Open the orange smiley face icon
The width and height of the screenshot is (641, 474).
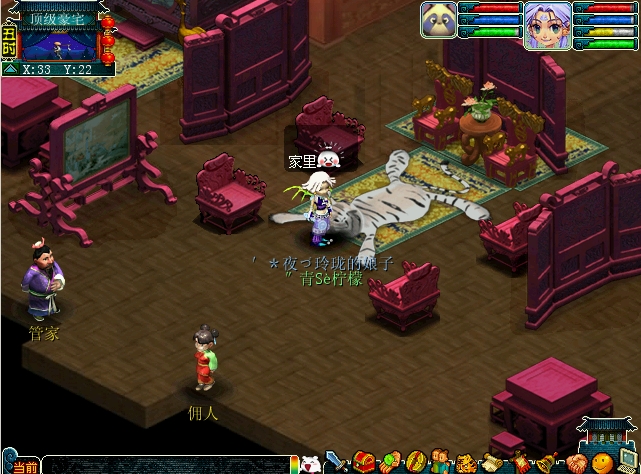click(601, 464)
